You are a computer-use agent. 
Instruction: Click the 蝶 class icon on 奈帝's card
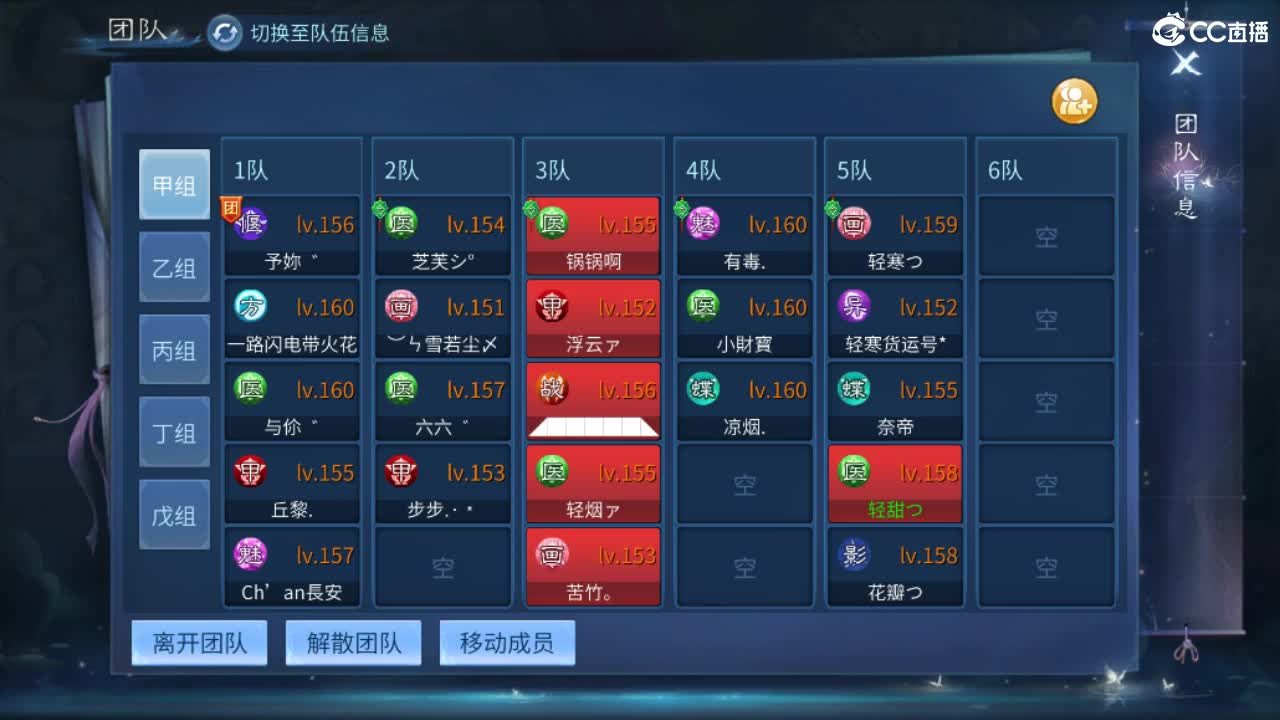[x=853, y=389]
